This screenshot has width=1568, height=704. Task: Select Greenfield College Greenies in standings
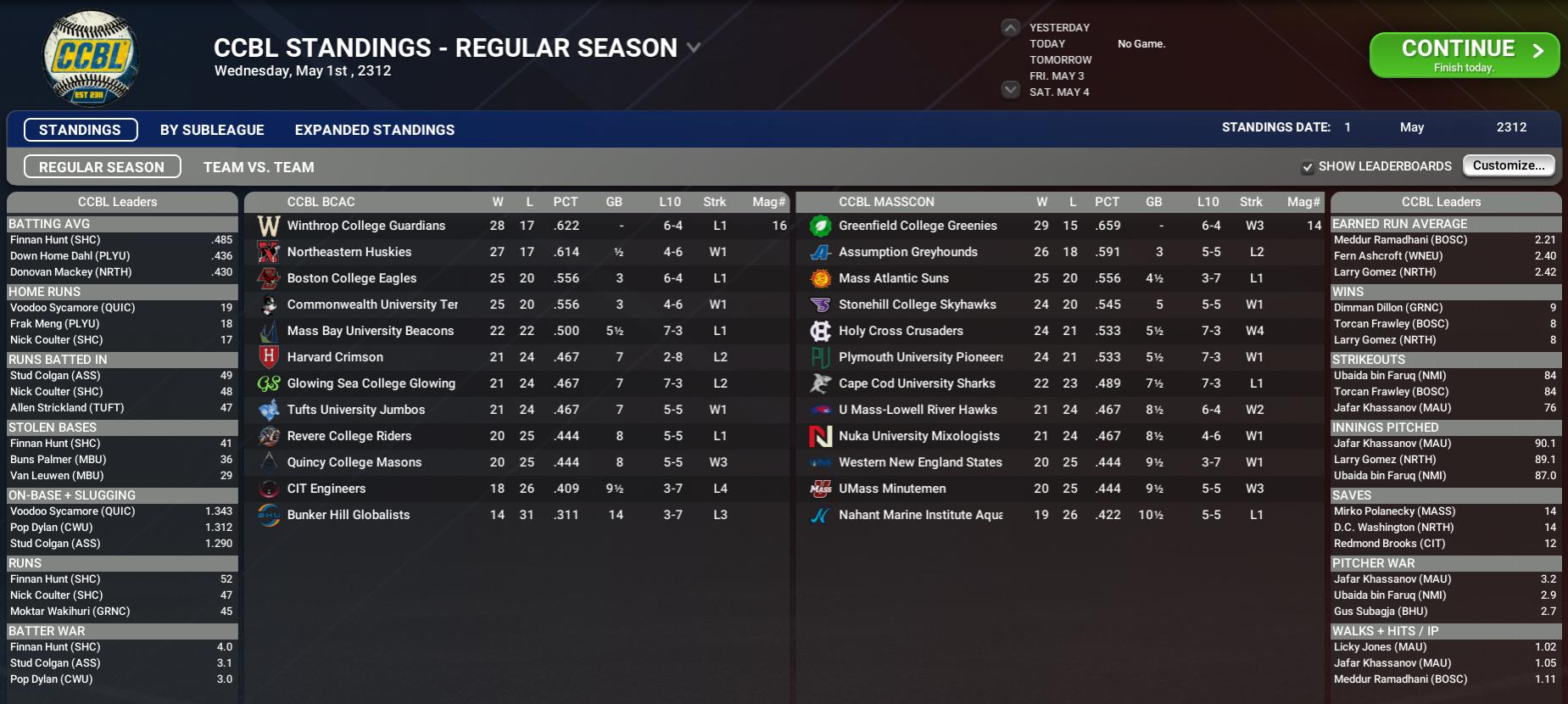point(918,226)
